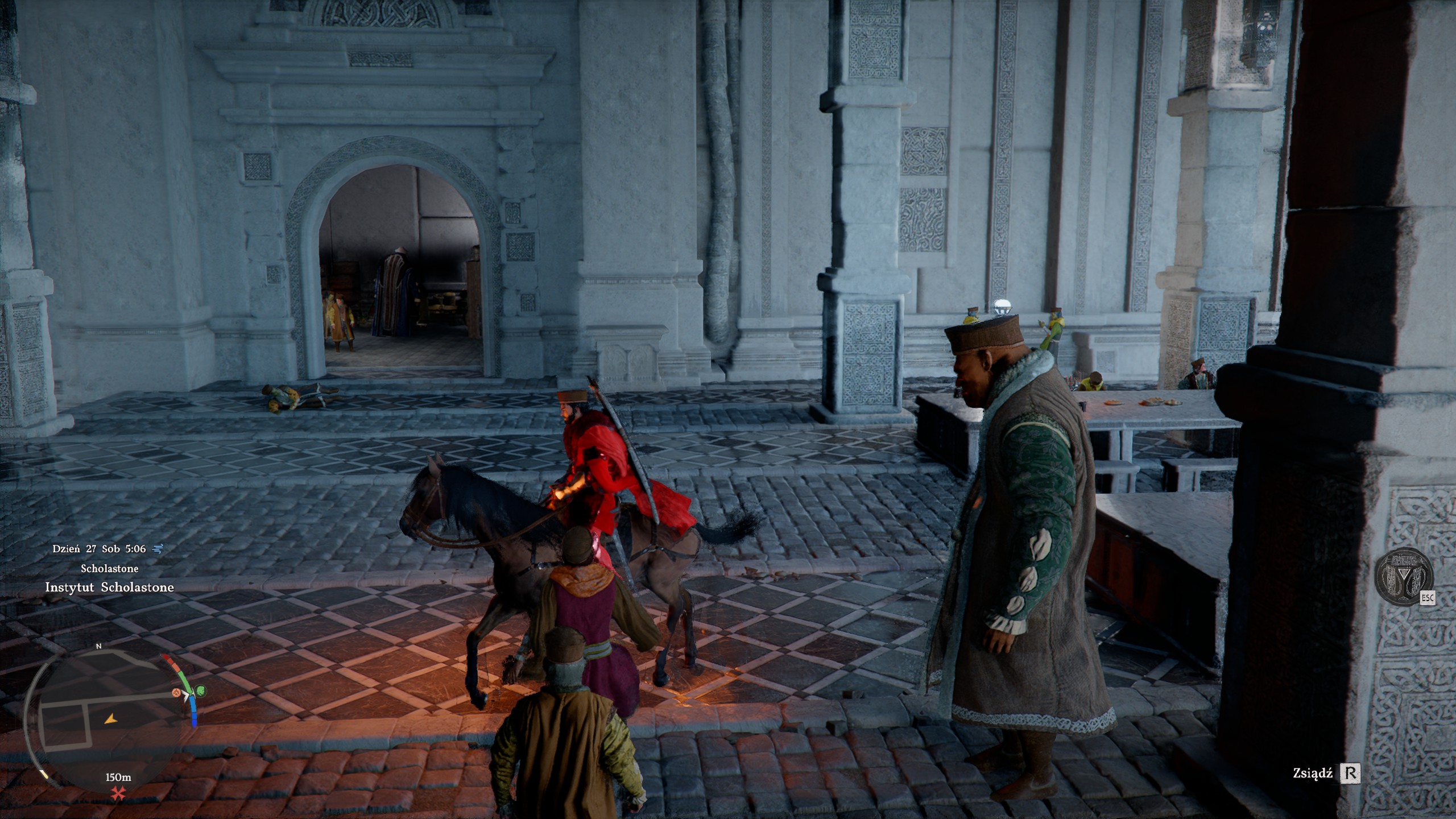The width and height of the screenshot is (1456, 819).
Task: Click the red cross objective marker
Action: tap(118, 794)
